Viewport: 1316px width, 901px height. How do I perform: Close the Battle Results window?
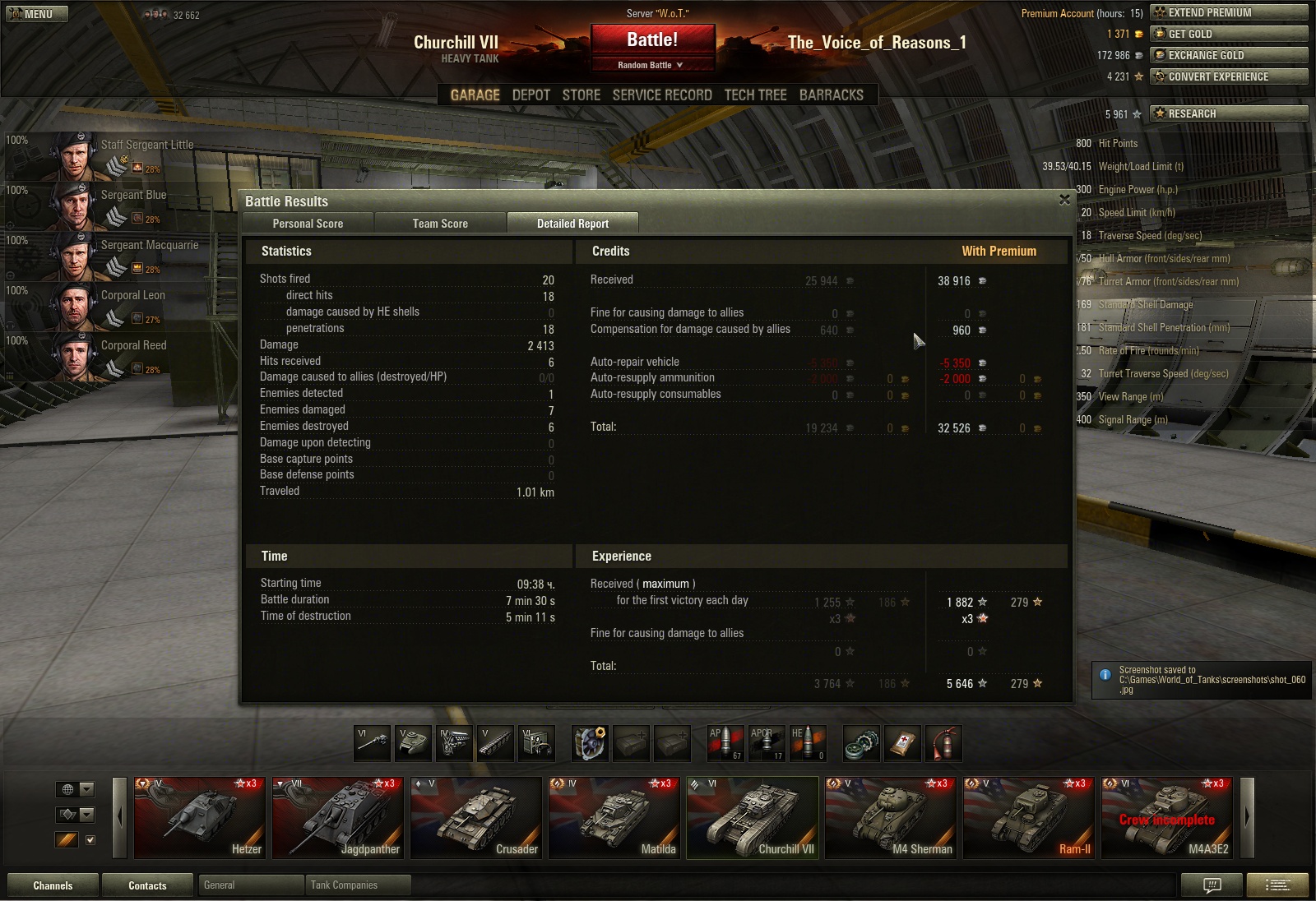[x=1064, y=200]
